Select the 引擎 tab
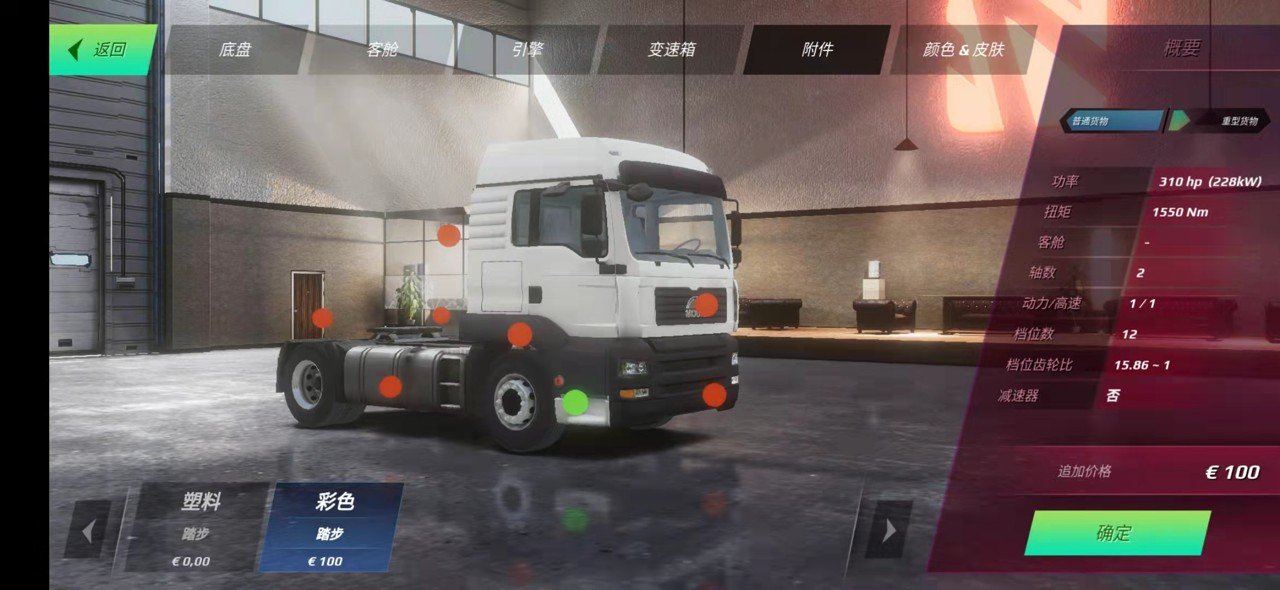The image size is (1280, 590). (x=527, y=49)
